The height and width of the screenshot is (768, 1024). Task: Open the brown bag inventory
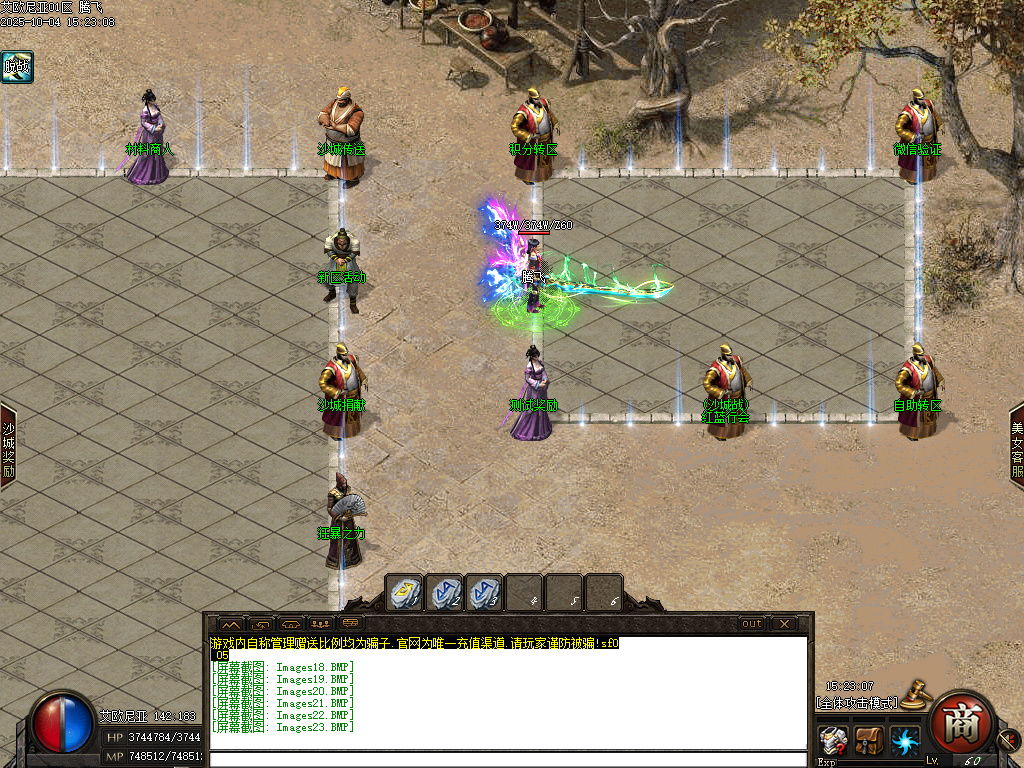coord(869,741)
